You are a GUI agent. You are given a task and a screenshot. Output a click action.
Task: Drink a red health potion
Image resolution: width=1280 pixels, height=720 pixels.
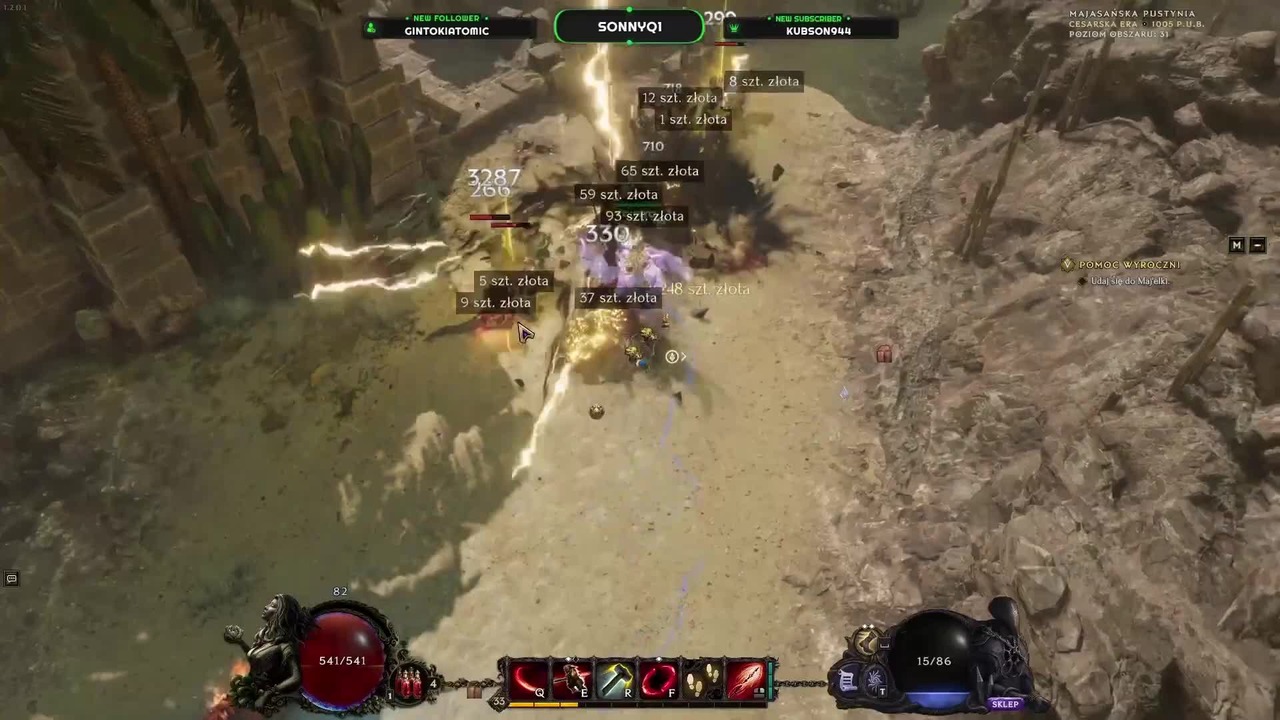click(409, 684)
